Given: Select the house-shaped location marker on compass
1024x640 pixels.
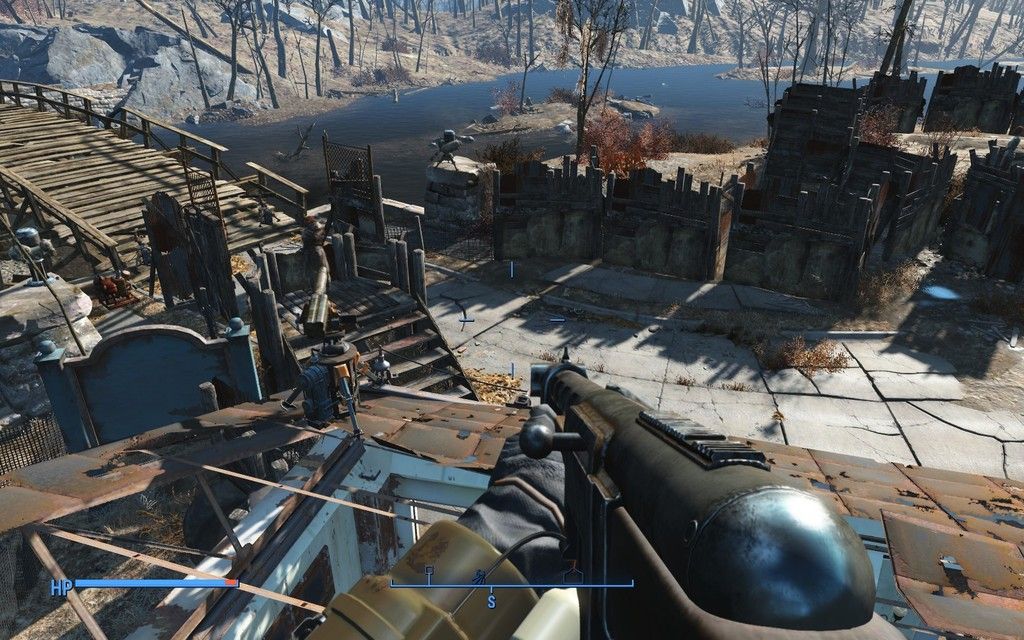Looking at the screenshot, I should coord(571,574).
